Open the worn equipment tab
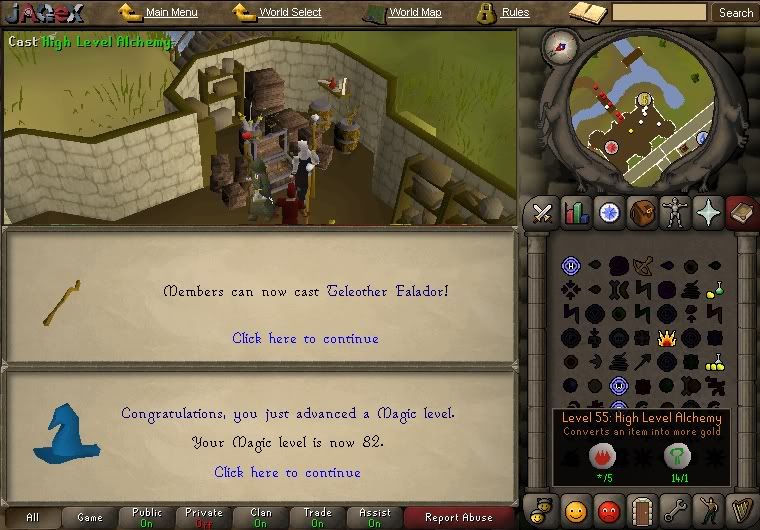Screen dimensions: 760x530 [675, 212]
